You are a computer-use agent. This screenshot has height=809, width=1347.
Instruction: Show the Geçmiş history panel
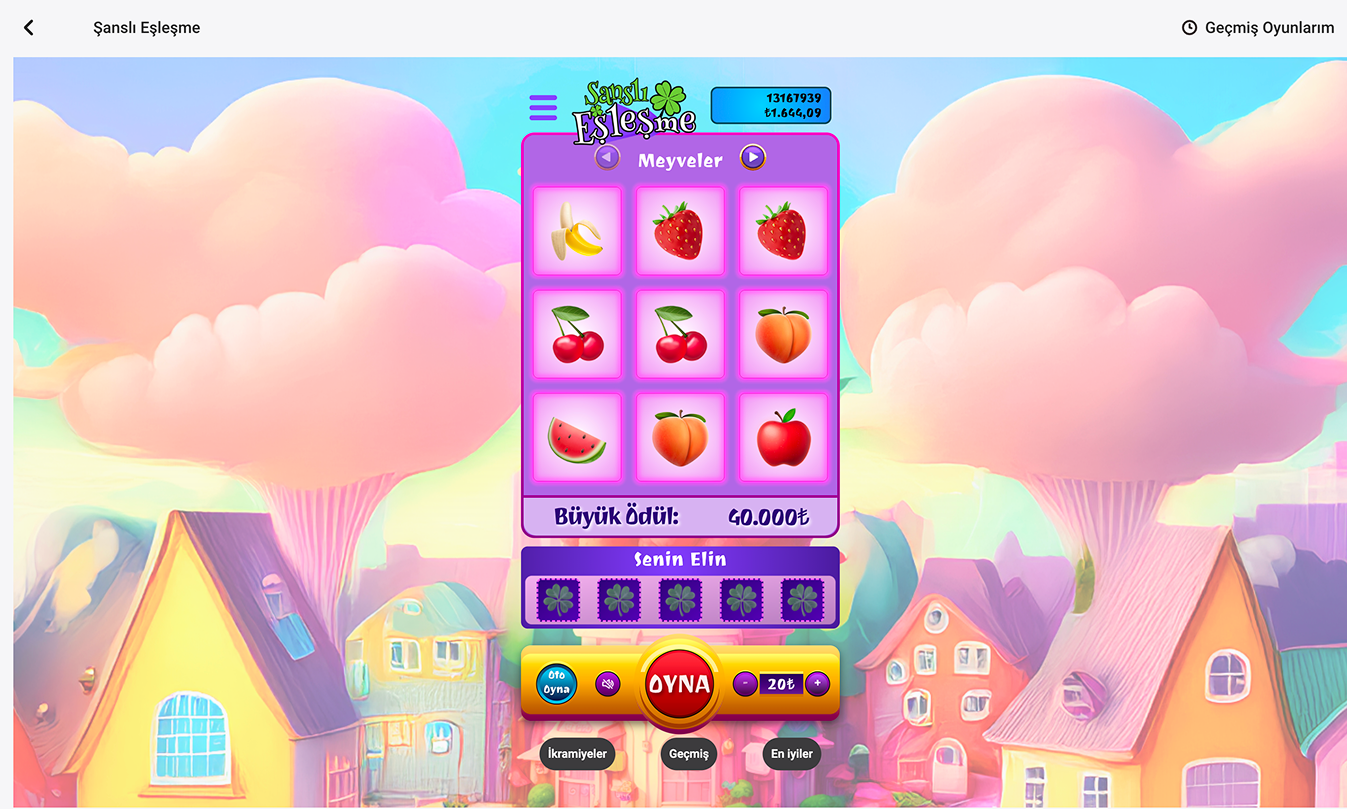(688, 754)
